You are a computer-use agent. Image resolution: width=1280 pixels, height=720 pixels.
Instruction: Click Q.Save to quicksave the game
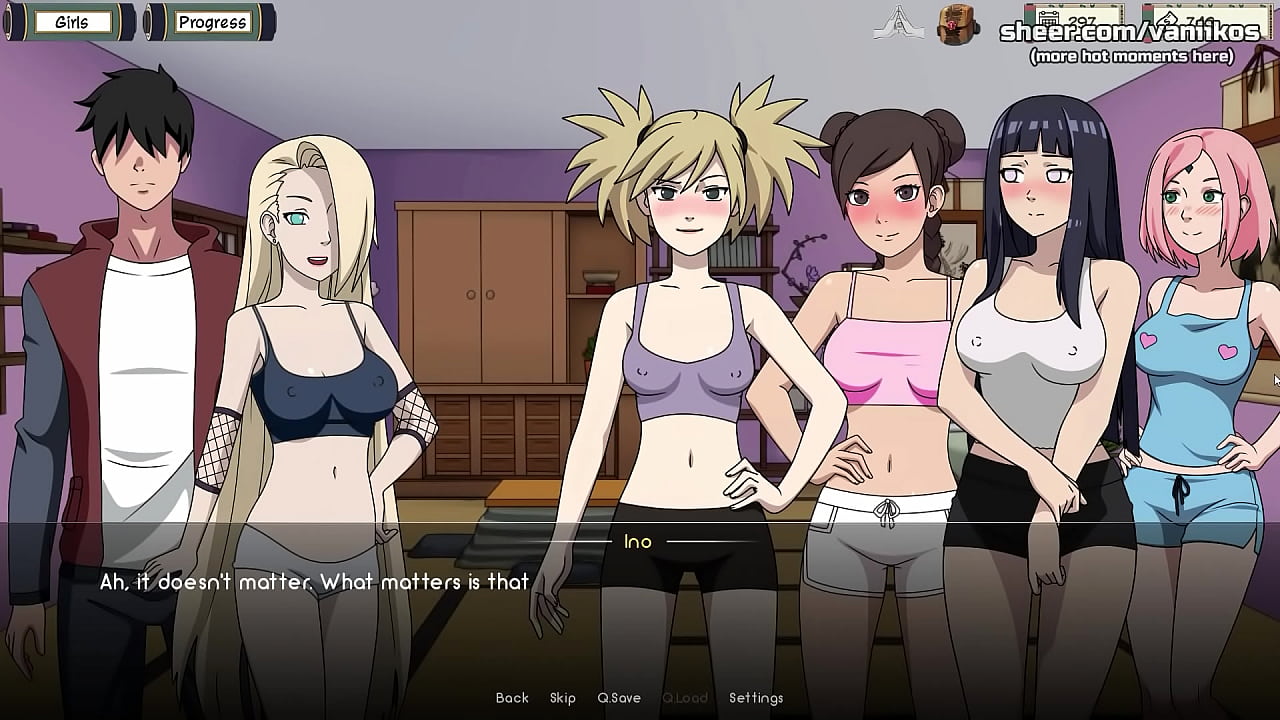[620, 698]
